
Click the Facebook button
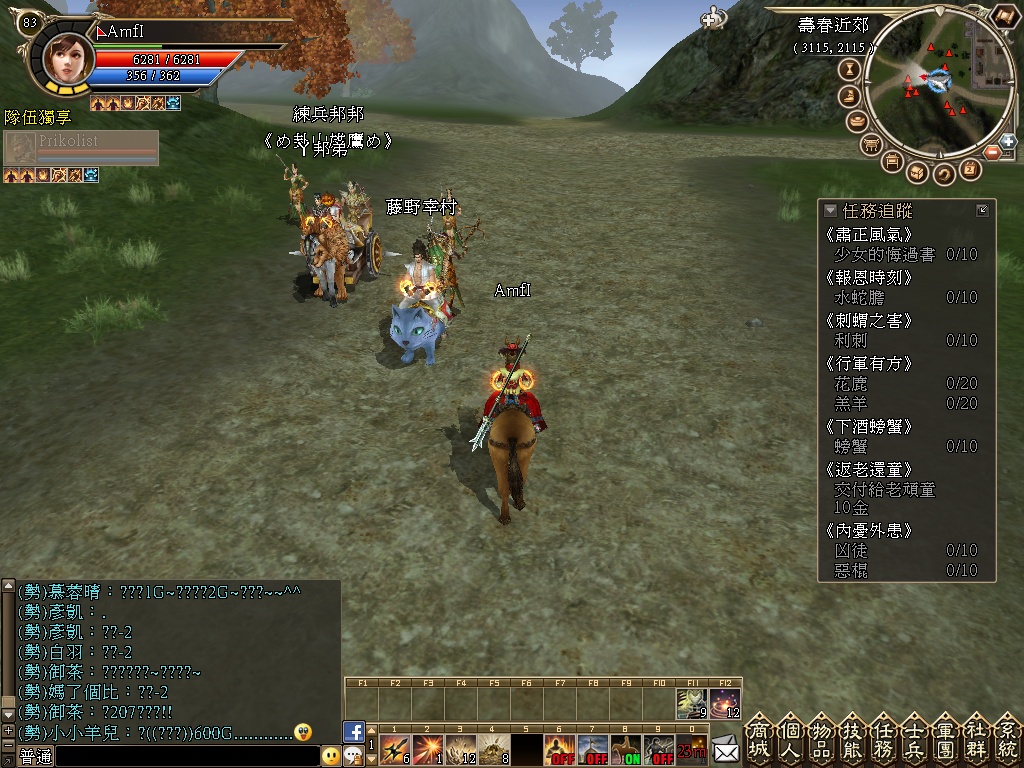coord(353,731)
